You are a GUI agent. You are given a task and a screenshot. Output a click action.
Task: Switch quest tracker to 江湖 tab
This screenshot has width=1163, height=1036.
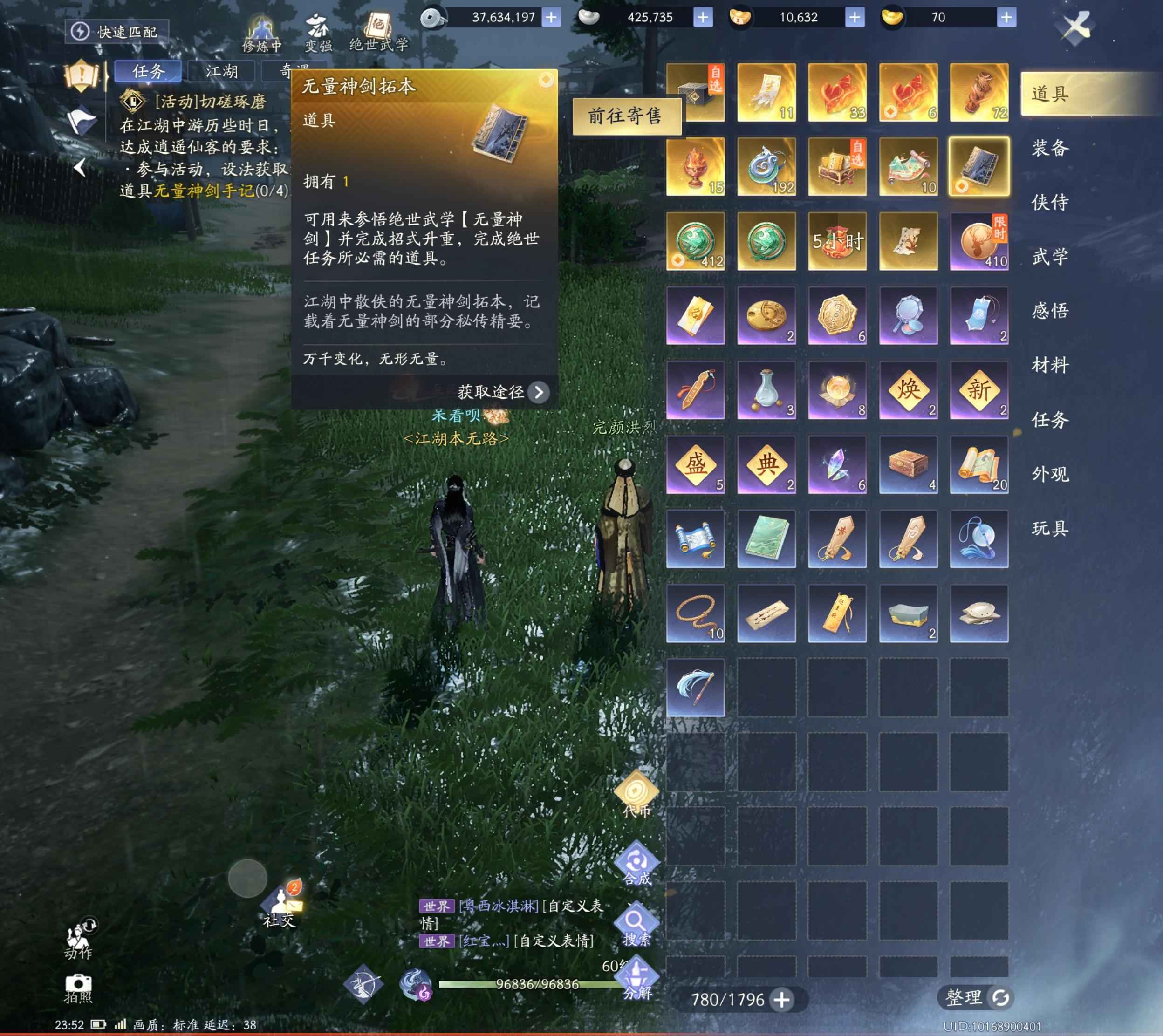click(221, 71)
